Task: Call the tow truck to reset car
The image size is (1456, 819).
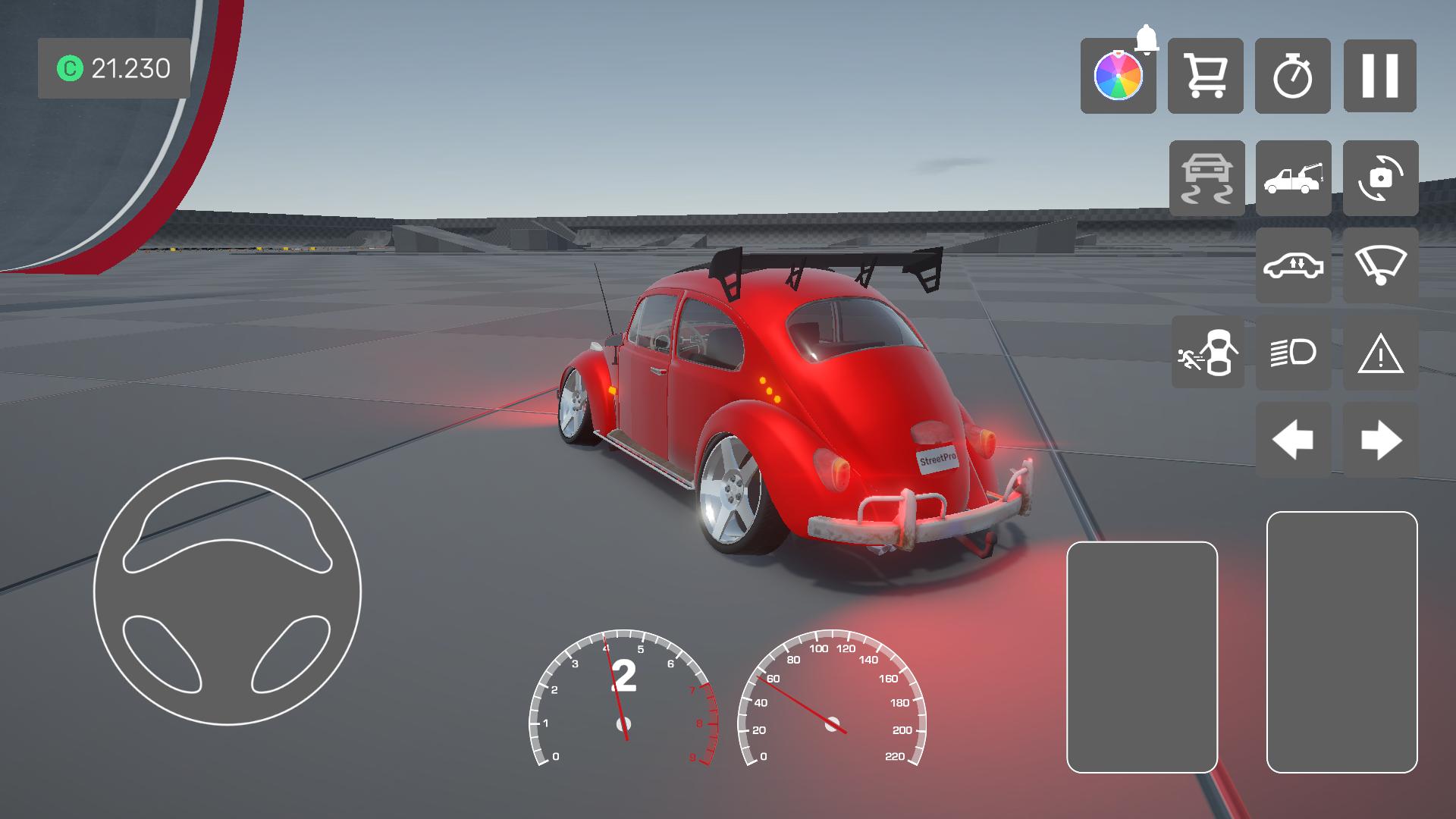Action: [1293, 178]
